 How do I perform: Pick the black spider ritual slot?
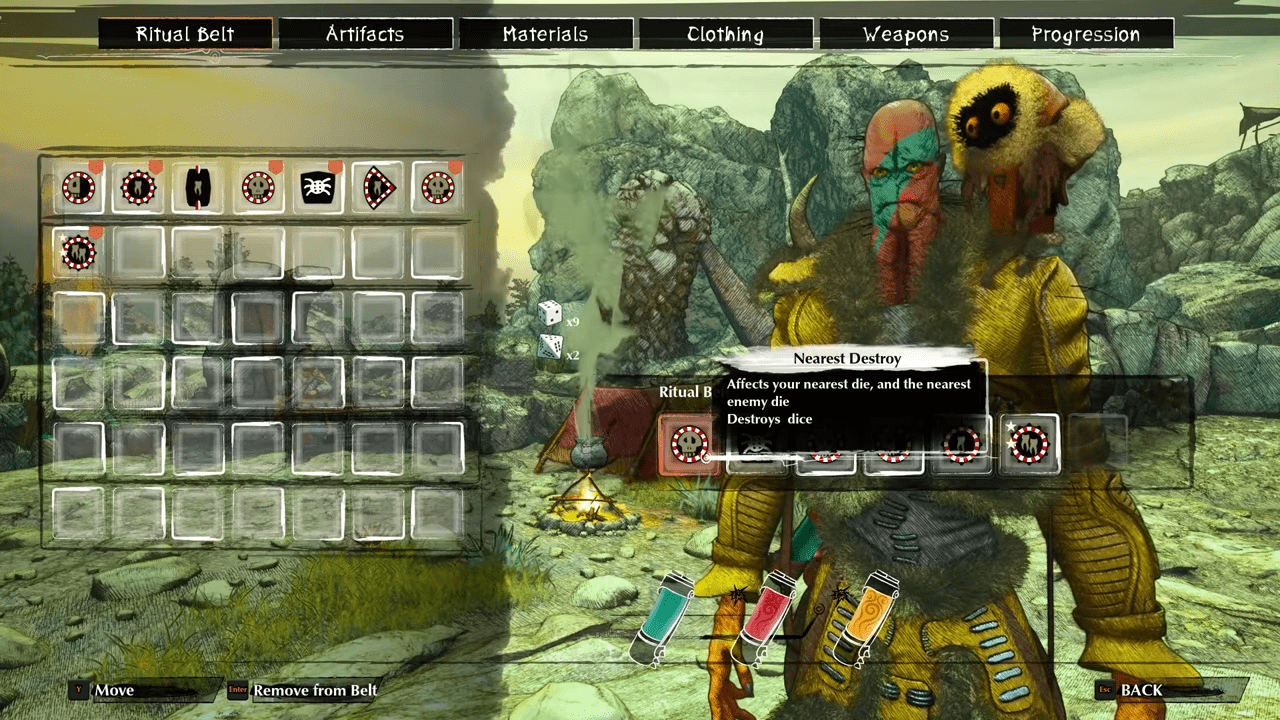tap(318, 187)
